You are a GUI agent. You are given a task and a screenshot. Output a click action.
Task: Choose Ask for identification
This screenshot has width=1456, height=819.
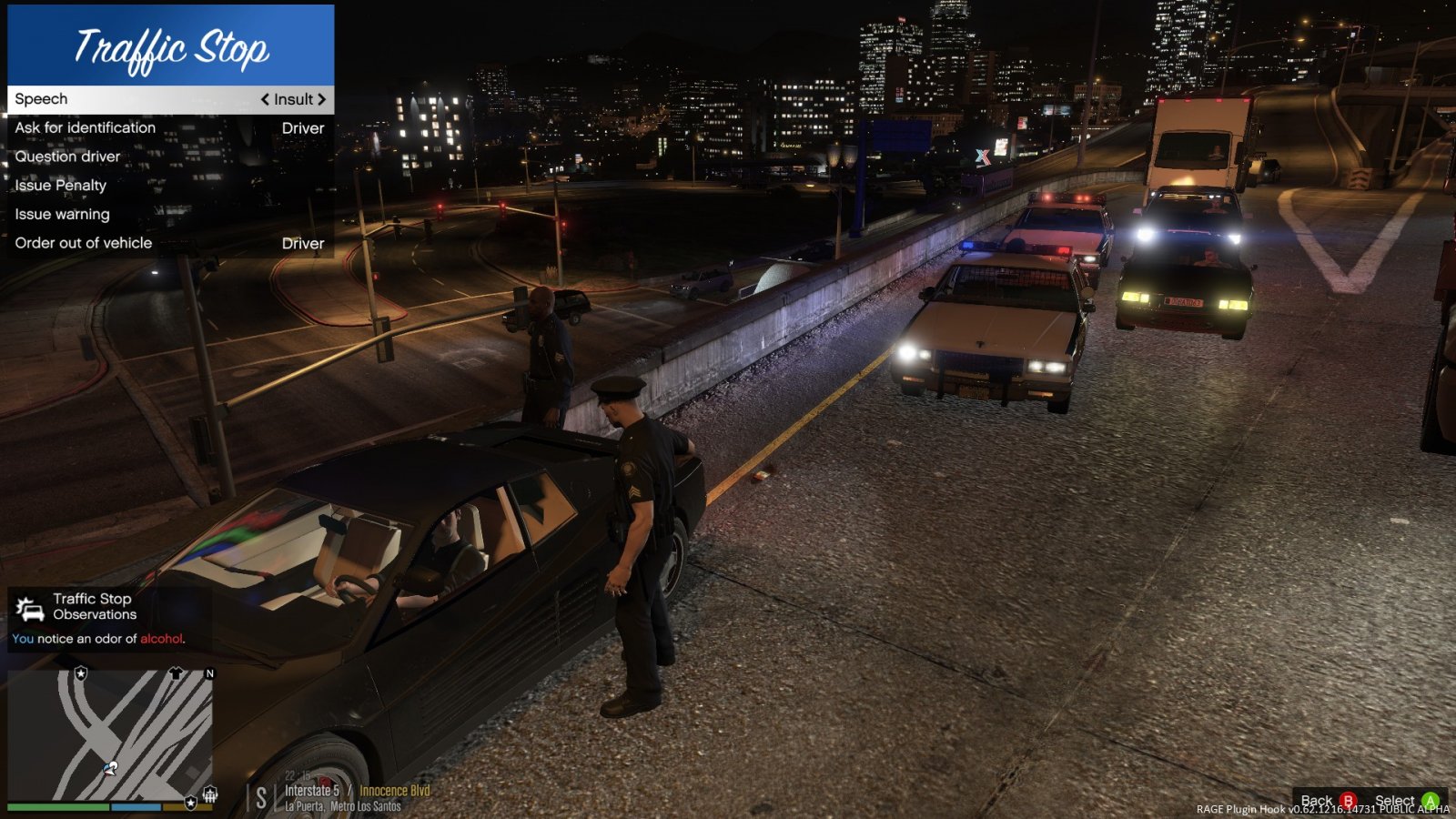tap(86, 128)
